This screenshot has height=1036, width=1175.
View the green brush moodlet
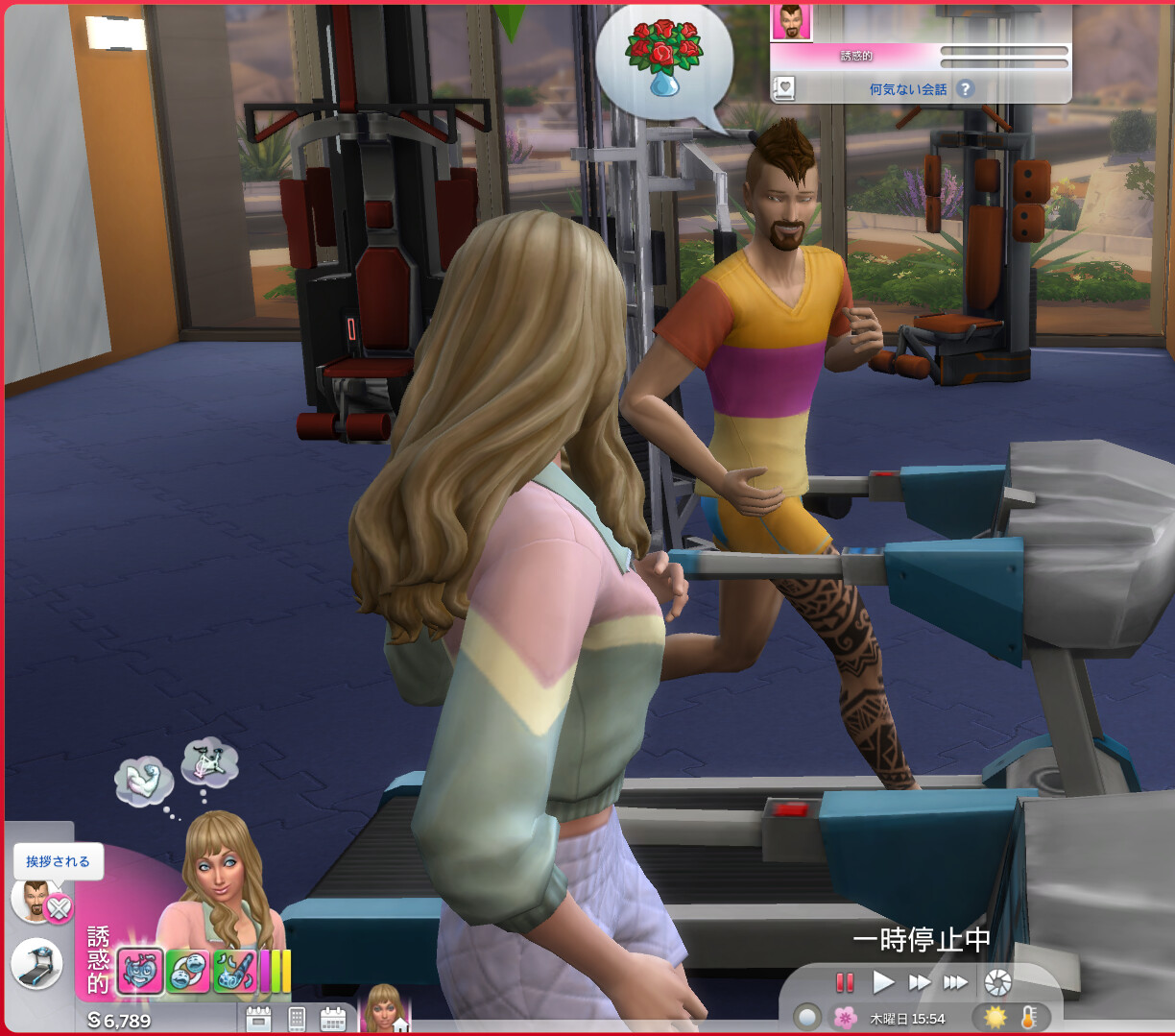pyautogui.click(x=234, y=972)
